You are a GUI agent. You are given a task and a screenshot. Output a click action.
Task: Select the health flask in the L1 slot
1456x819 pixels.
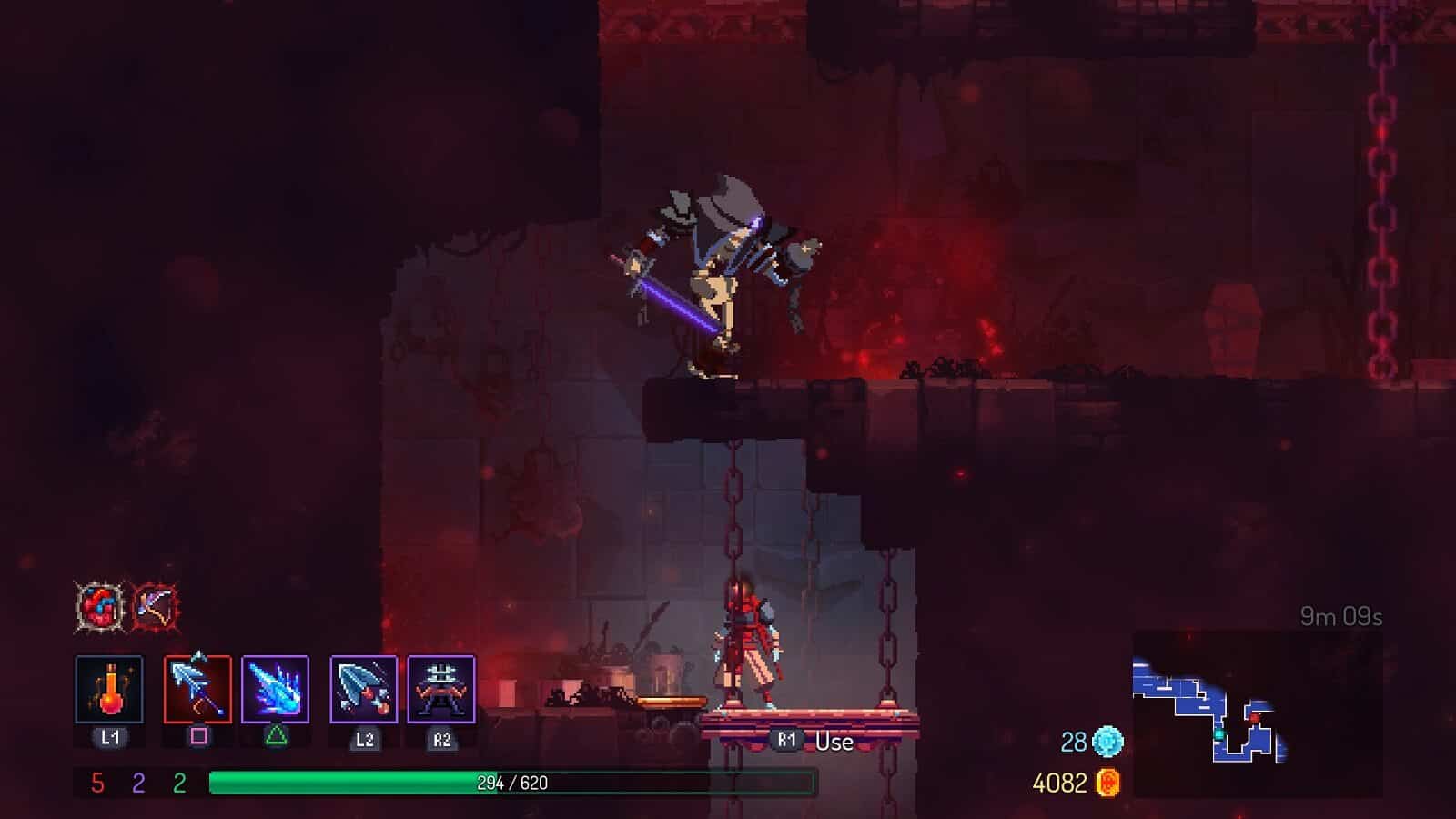point(111,690)
